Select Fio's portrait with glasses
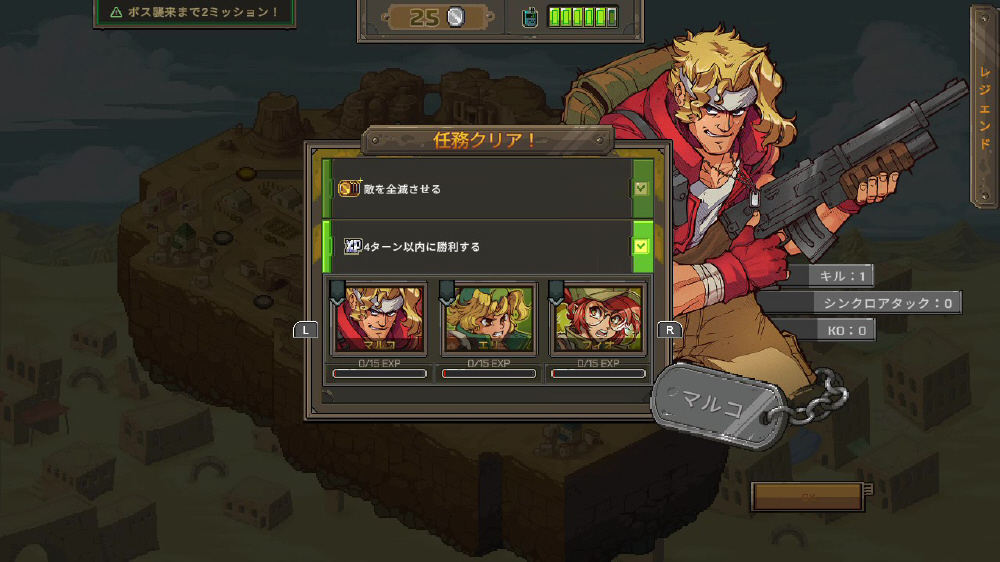1000x562 pixels. pyautogui.click(x=598, y=319)
